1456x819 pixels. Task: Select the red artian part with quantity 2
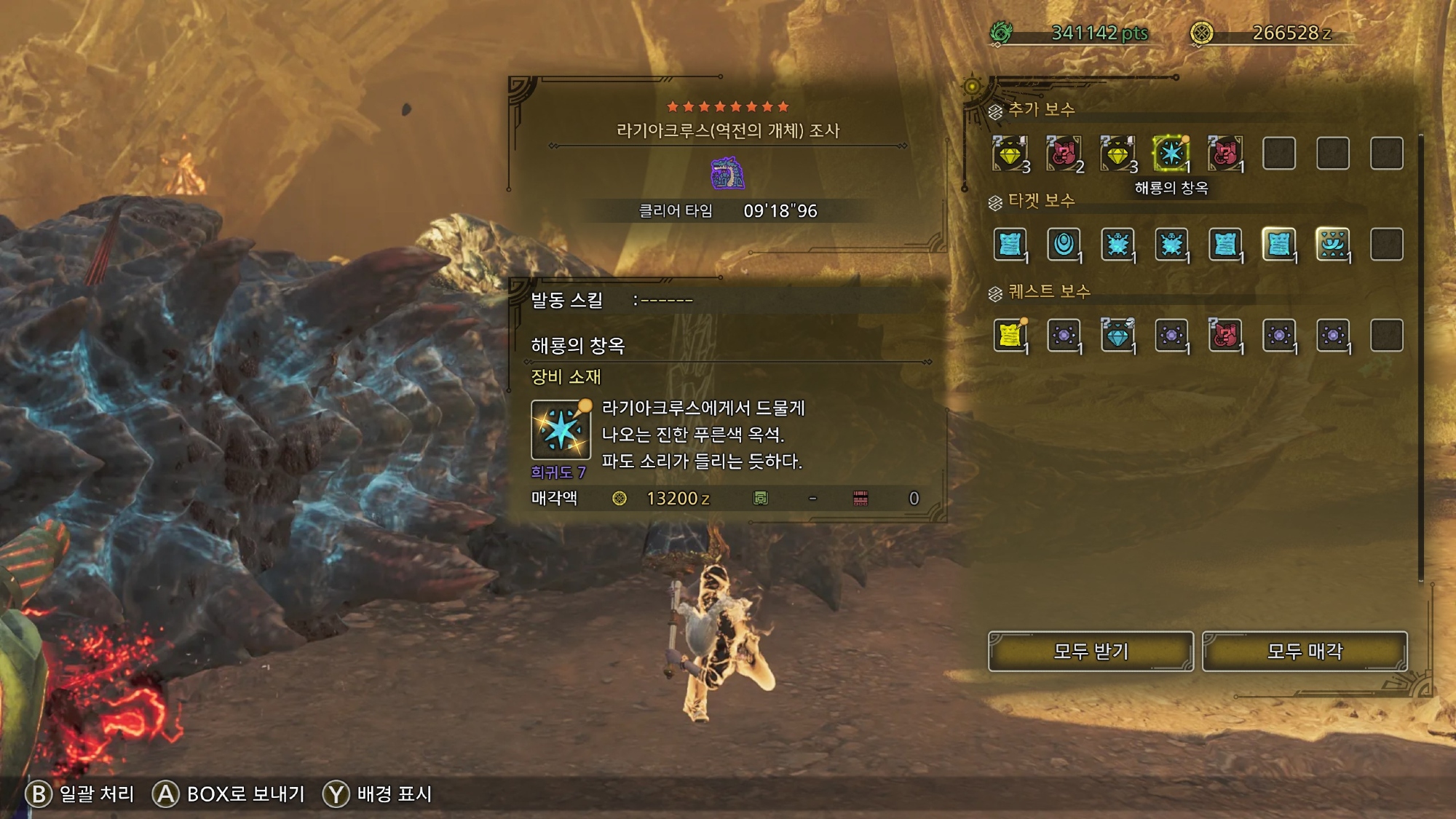(x=1064, y=154)
